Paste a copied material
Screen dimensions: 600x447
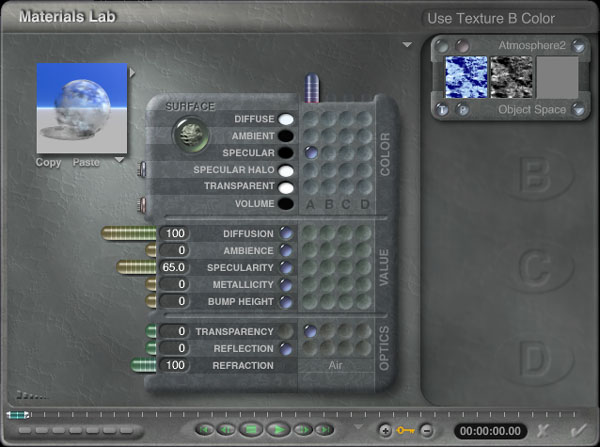(x=85, y=162)
